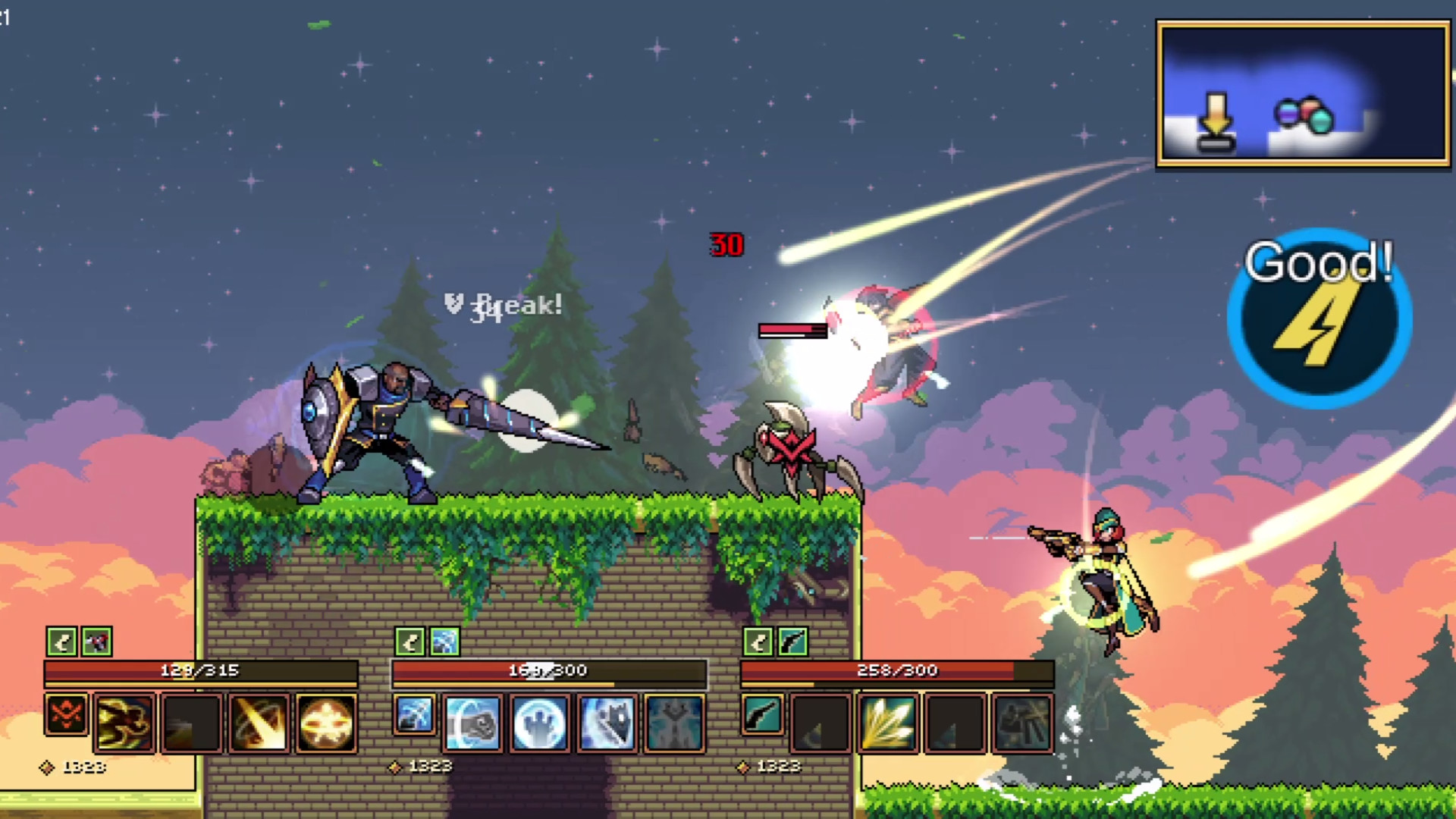Expand the empty second skill slot
Viewport: 1456px width, 819px height.
(191, 720)
